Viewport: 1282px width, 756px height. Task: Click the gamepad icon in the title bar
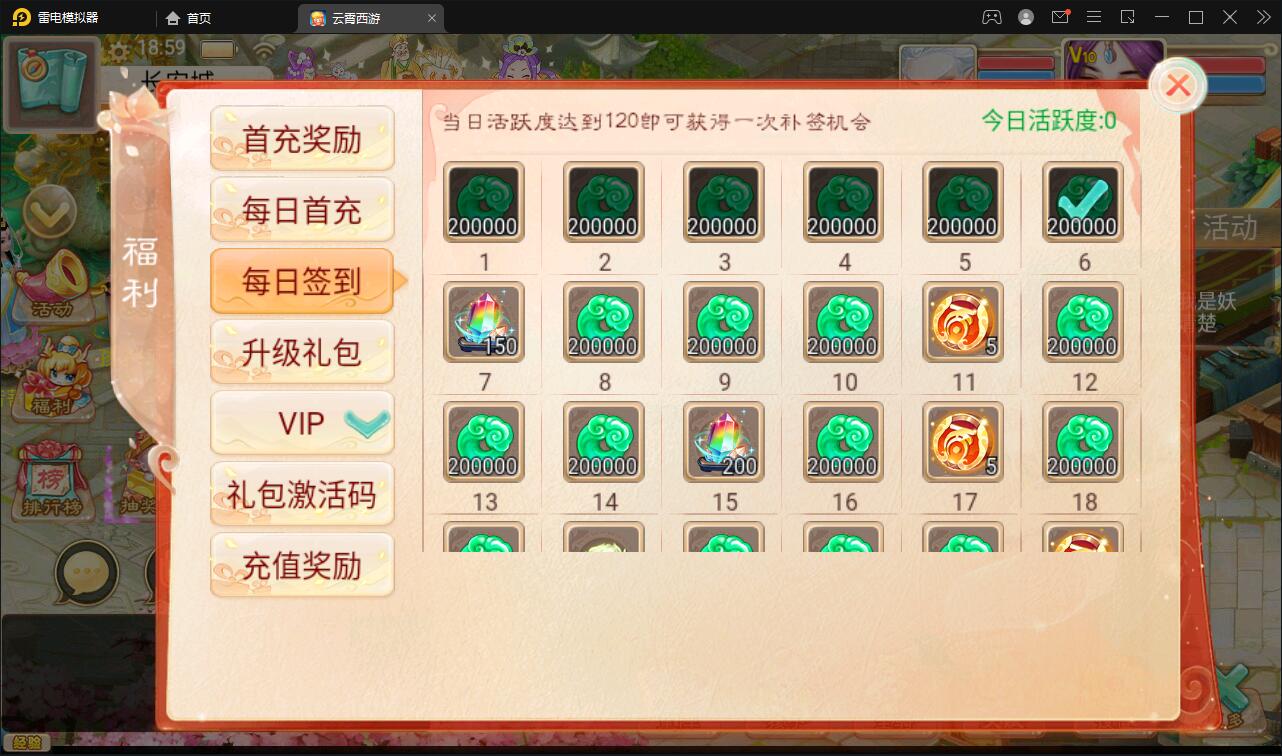[992, 17]
